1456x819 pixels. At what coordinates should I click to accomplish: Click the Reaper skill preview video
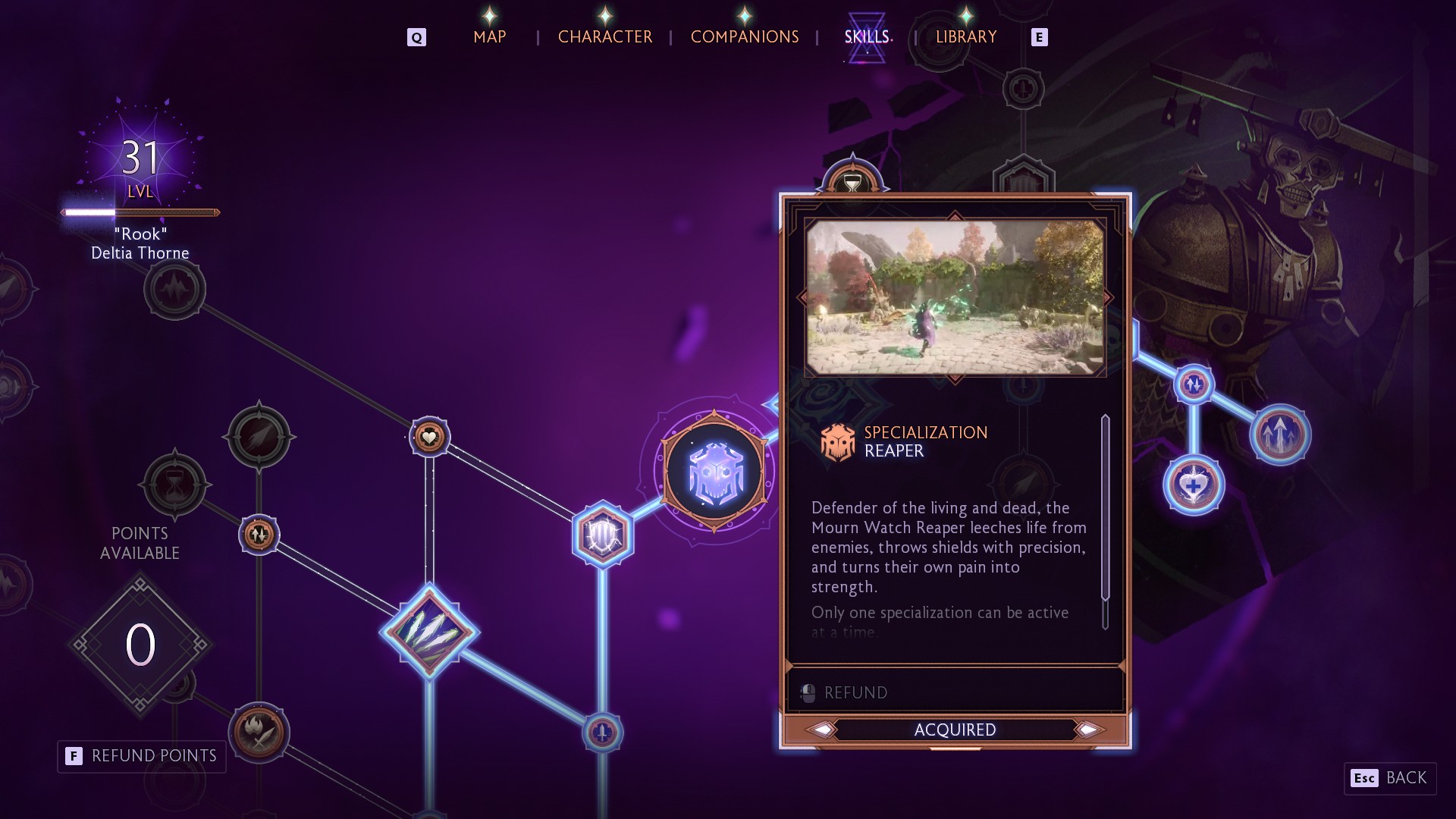pyautogui.click(x=955, y=297)
